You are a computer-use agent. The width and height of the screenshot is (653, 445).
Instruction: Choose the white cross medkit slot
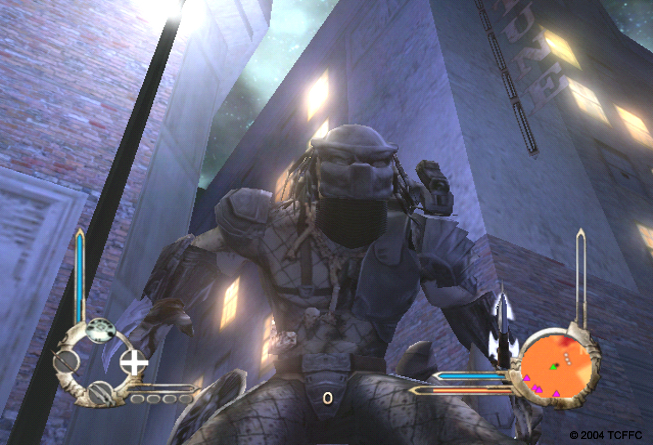tap(134, 361)
